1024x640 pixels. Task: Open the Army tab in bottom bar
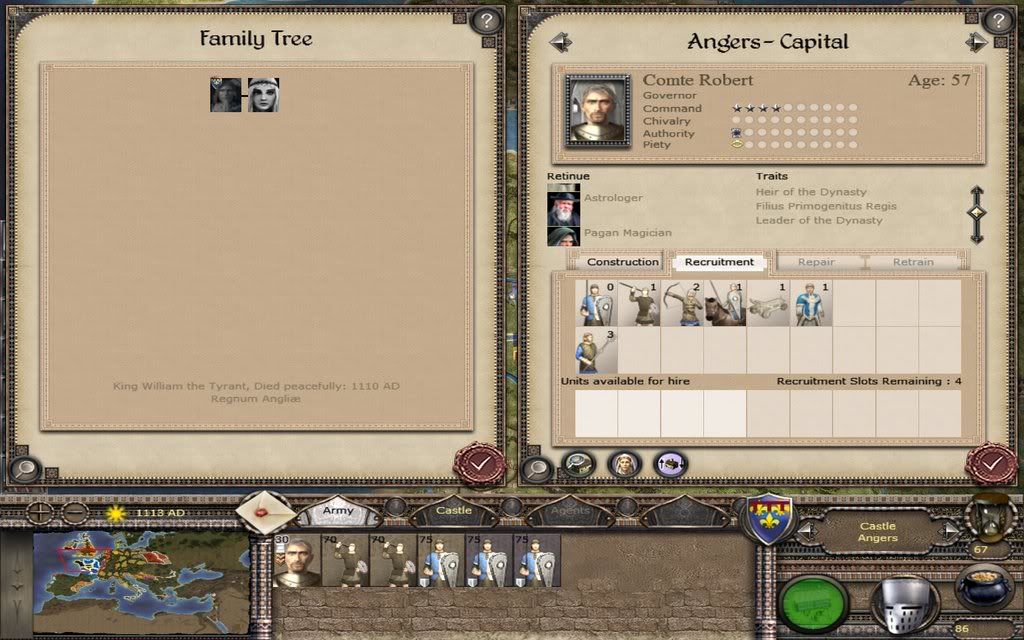point(338,511)
